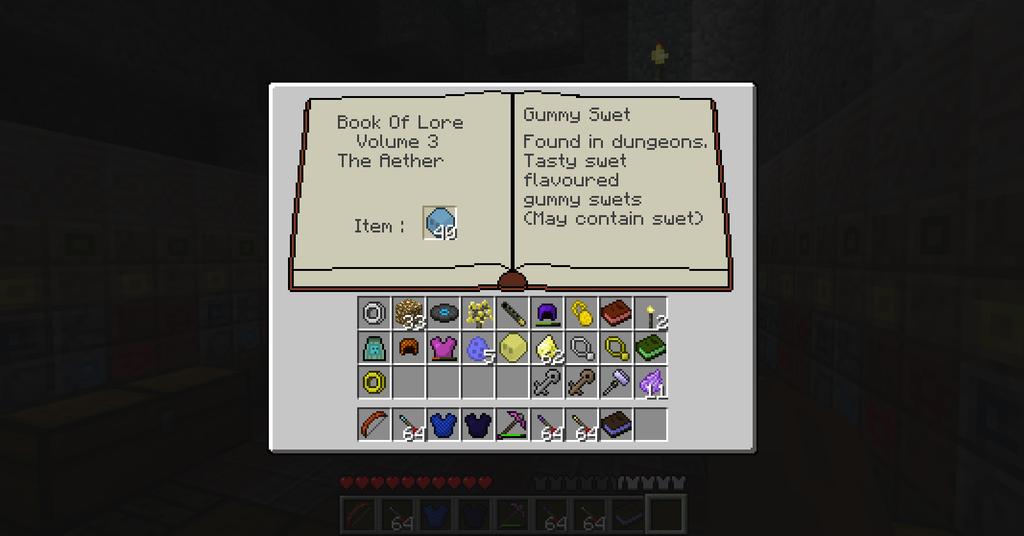
Task: Select the pink chestplate slot
Action: click(x=443, y=347)
